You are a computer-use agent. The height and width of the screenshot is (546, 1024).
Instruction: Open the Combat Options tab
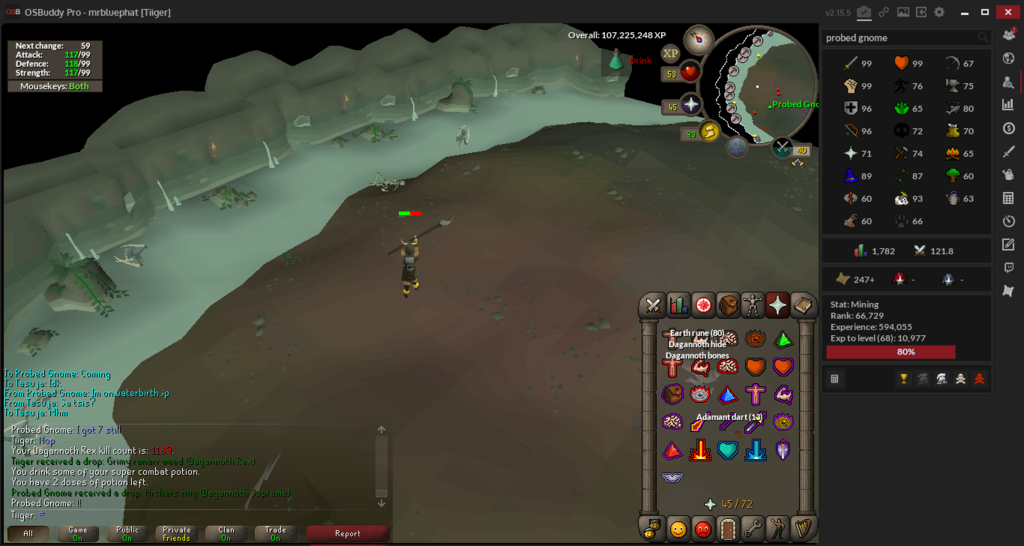653,305
